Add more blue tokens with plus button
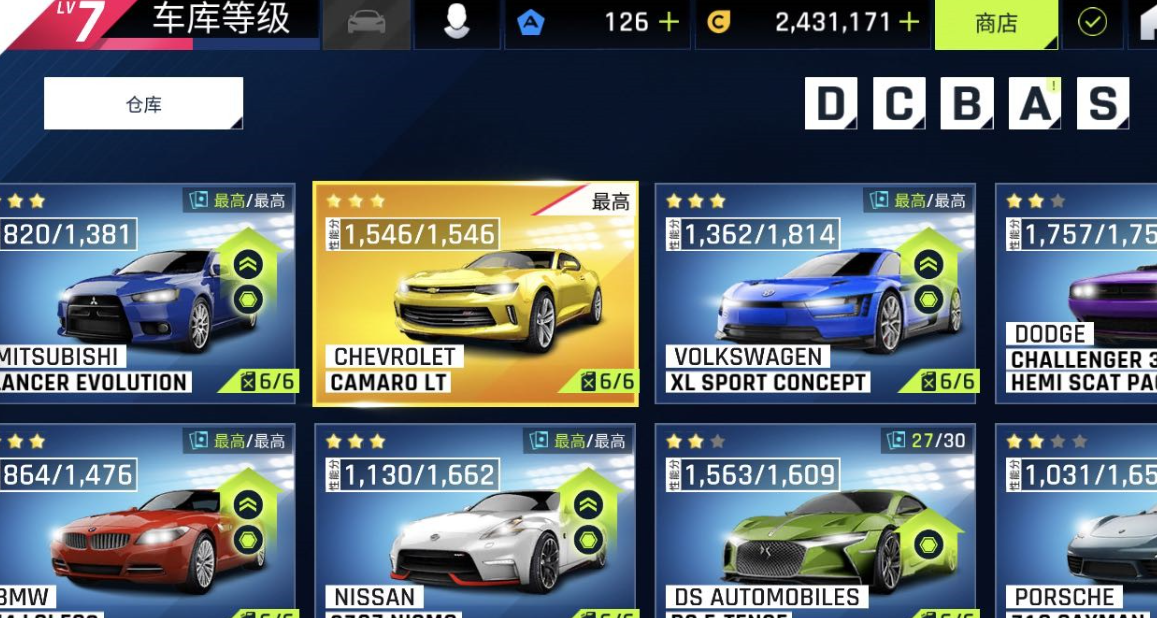The height and width of the screenshot is (618, 1157). pyautogui.click(x=669, y=23)
